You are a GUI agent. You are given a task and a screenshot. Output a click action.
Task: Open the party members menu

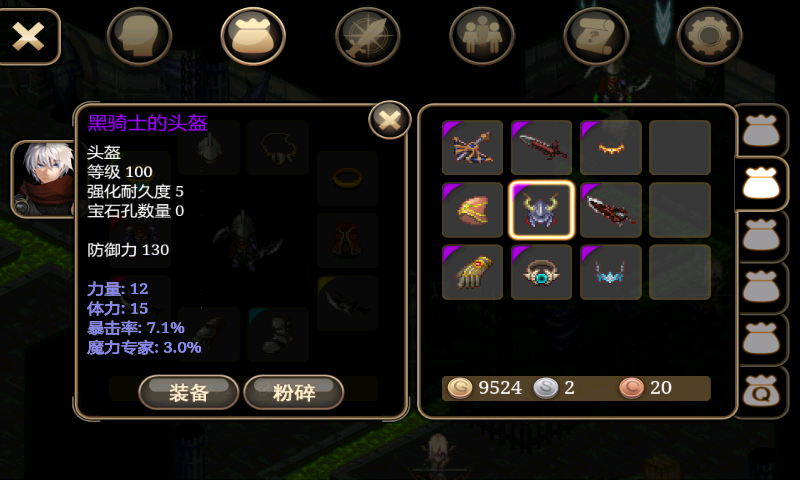pyautogui.click(x=482, y=36)
